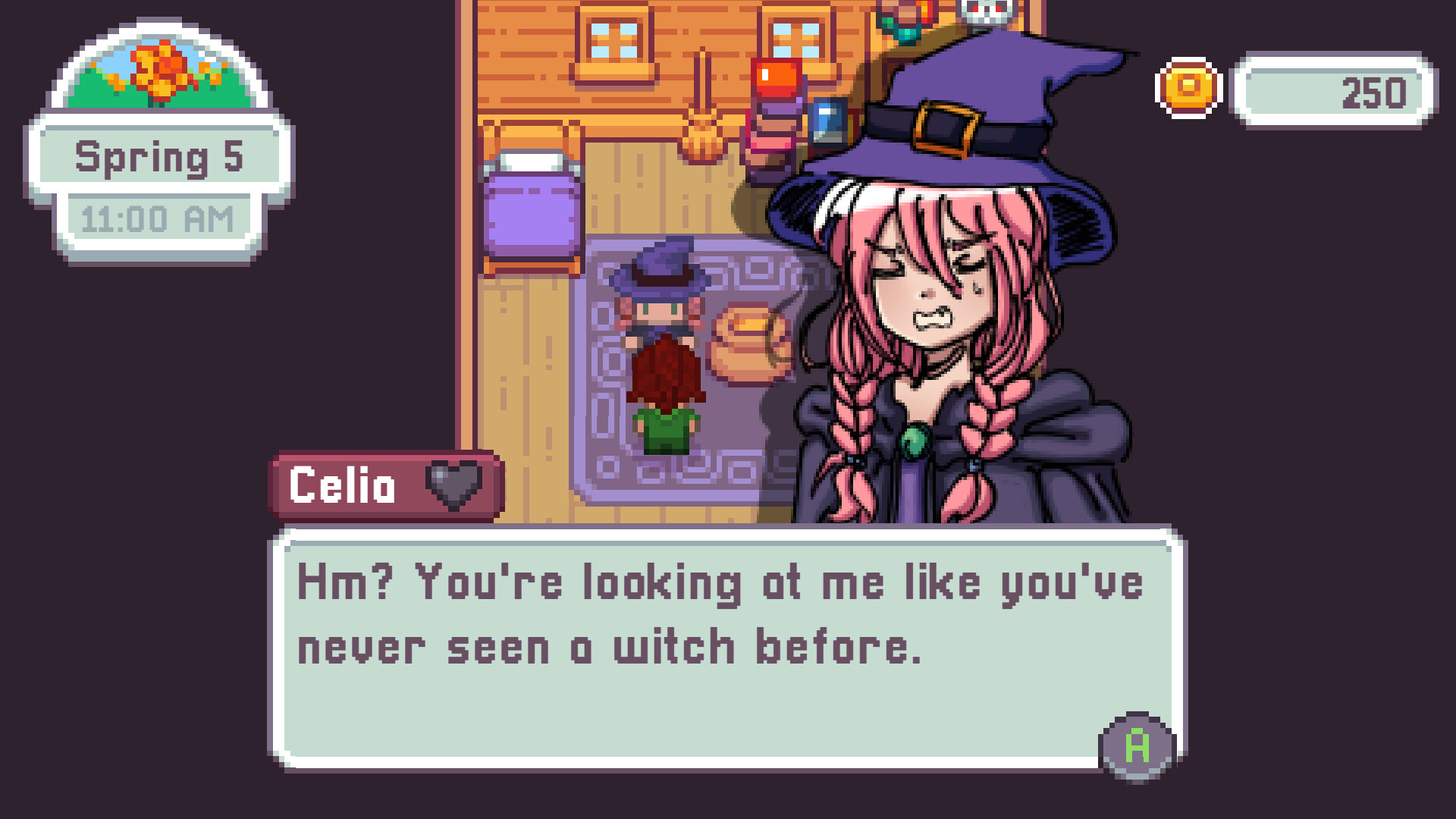The height and width of the screenshot is (819, 1456).
Task: Toggle the heart icon beside Celia's name
Action: pos(452,486)
